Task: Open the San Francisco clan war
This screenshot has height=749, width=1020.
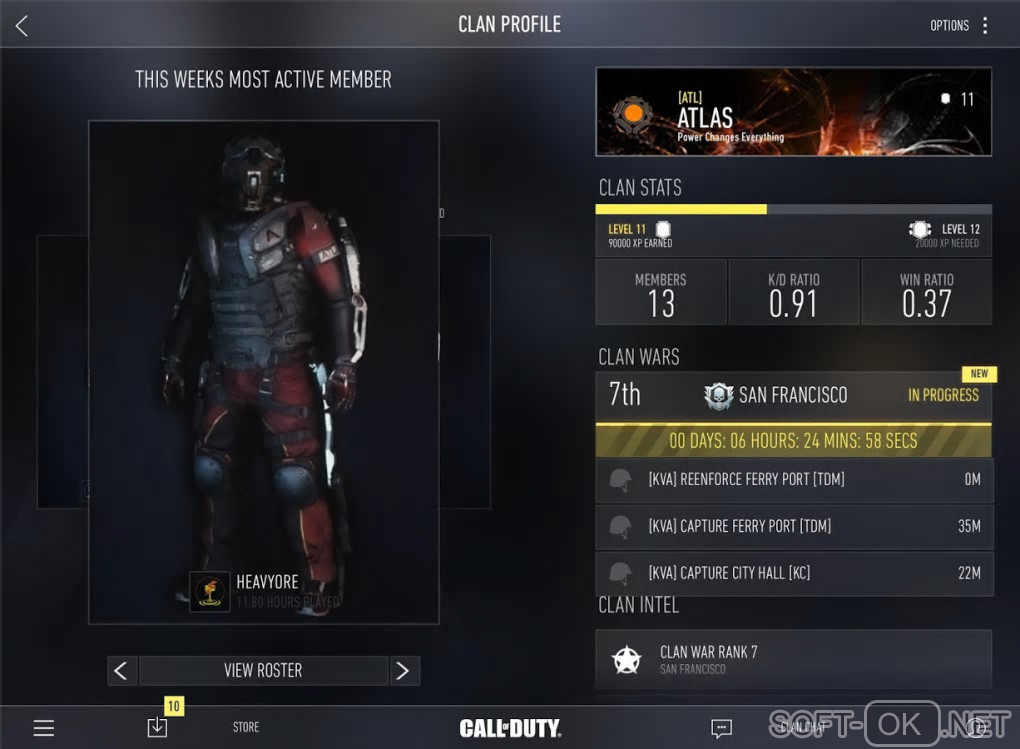Action: [x=793, y=395]
